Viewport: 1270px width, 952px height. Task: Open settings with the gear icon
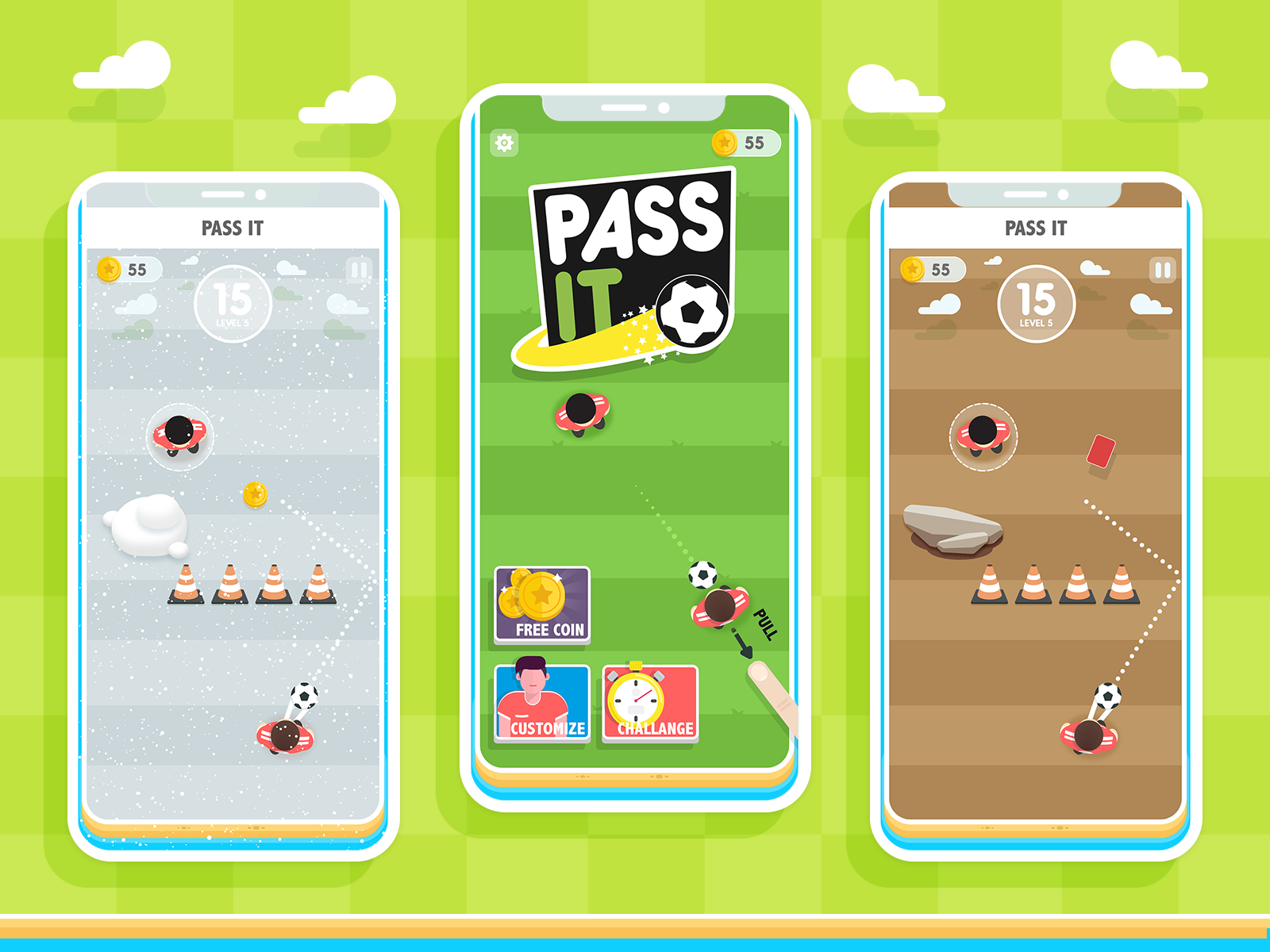click(504, 143)
